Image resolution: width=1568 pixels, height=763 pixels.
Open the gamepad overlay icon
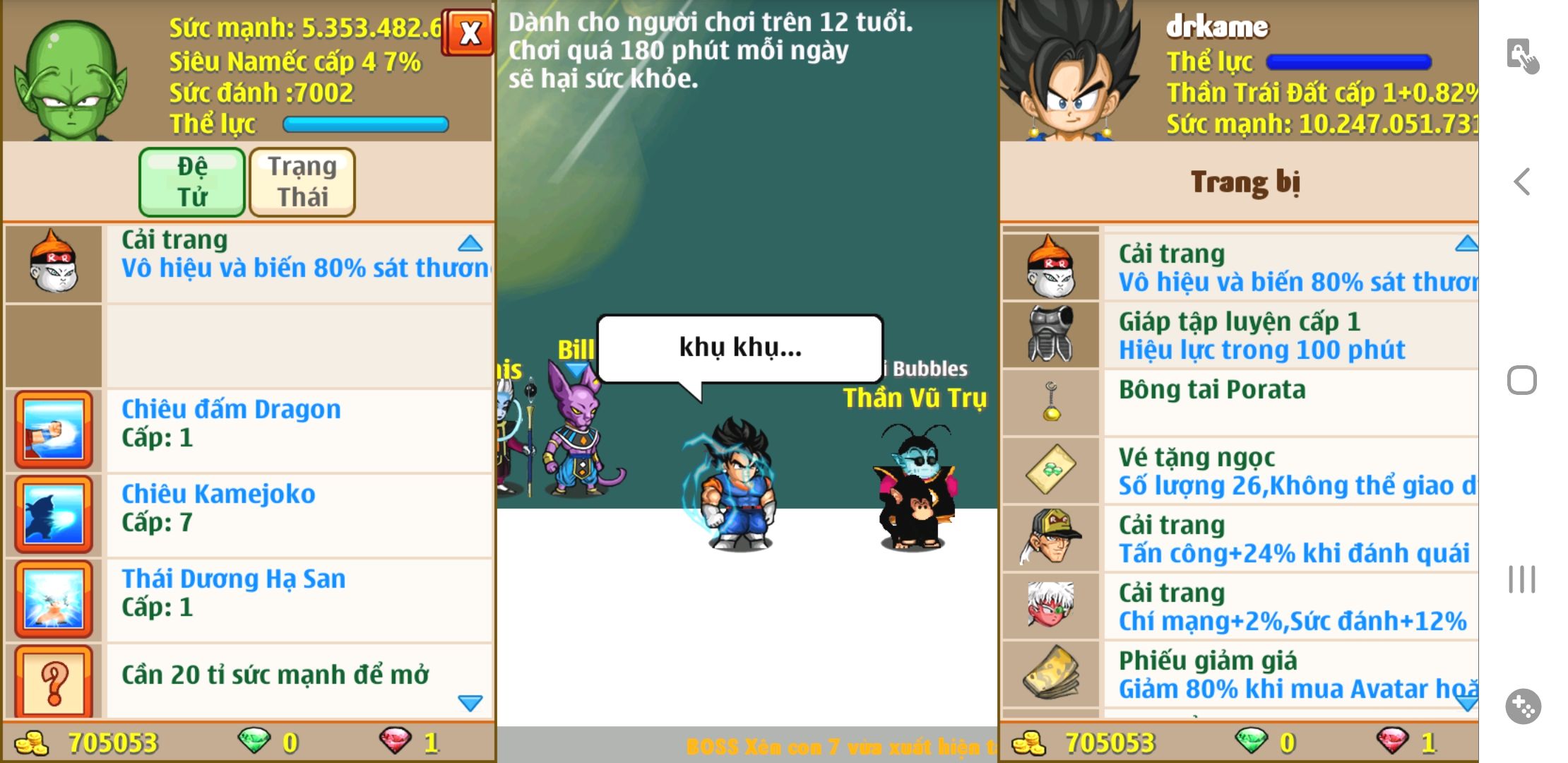click(x=1522, y=706)
